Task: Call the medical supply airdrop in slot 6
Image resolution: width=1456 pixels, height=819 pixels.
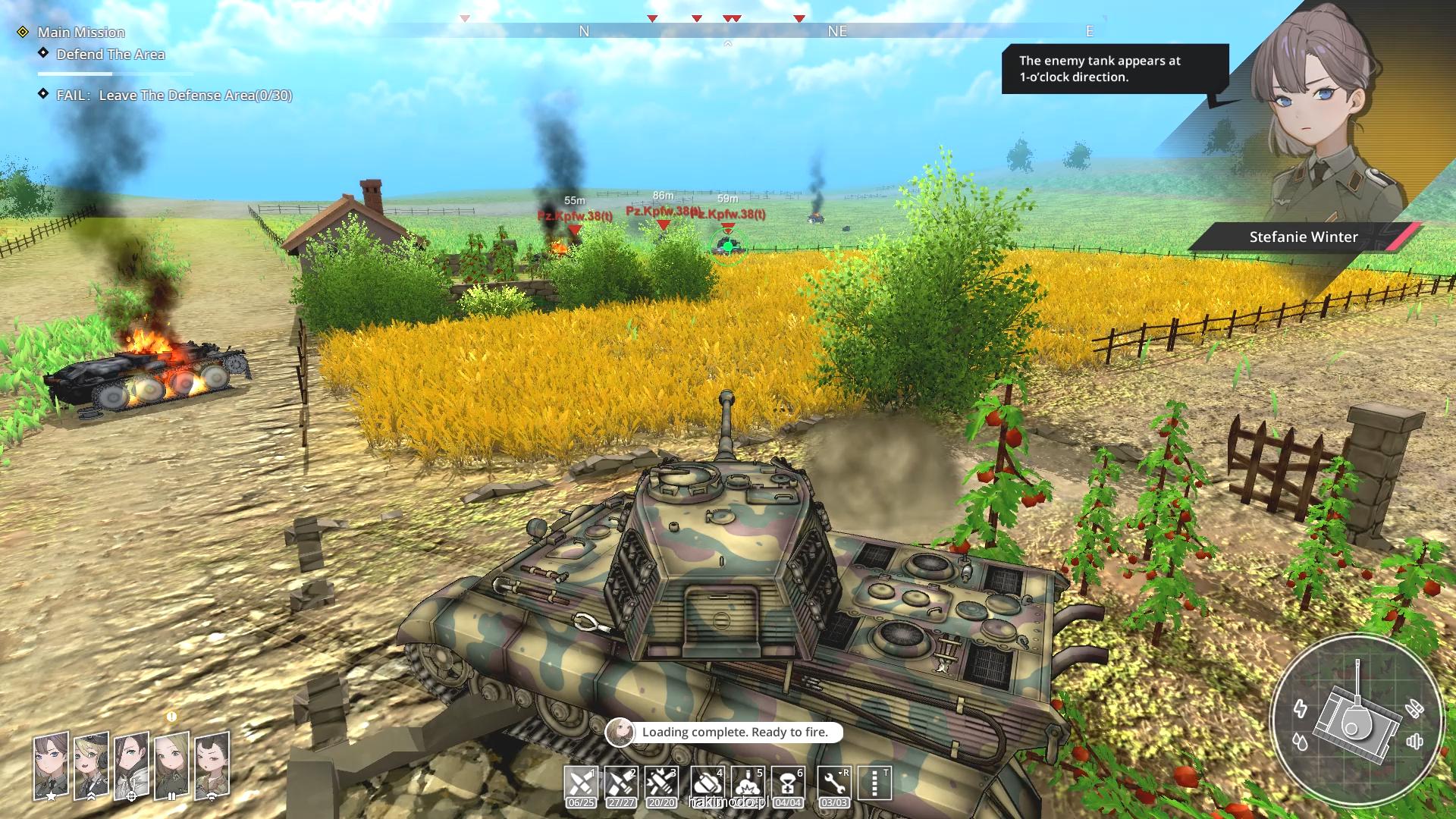Action: [x=788, y=784]
